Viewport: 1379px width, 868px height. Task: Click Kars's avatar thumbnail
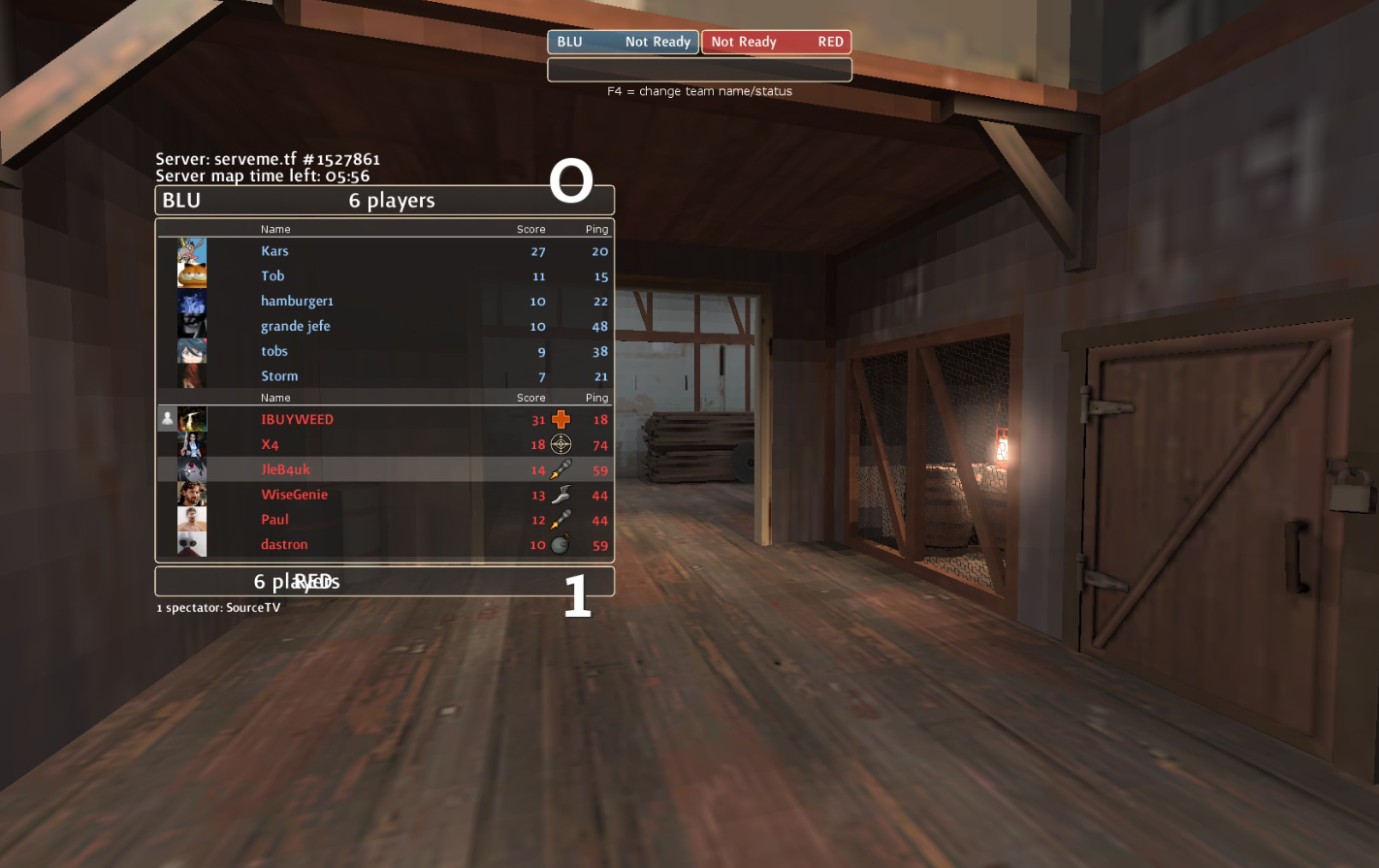[192, 251]
